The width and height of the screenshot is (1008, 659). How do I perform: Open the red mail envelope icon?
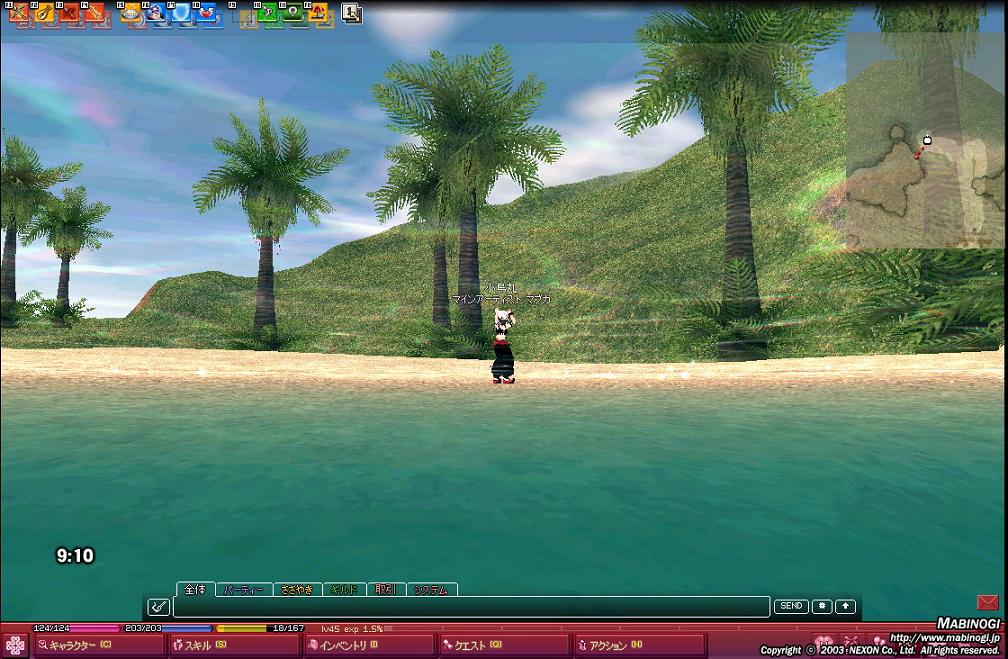(988, 602)
